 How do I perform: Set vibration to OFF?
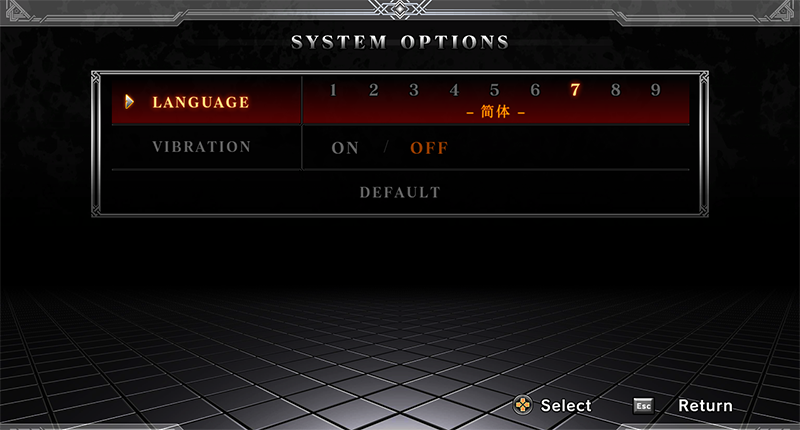pyautogui.click(x=429, y=148)
